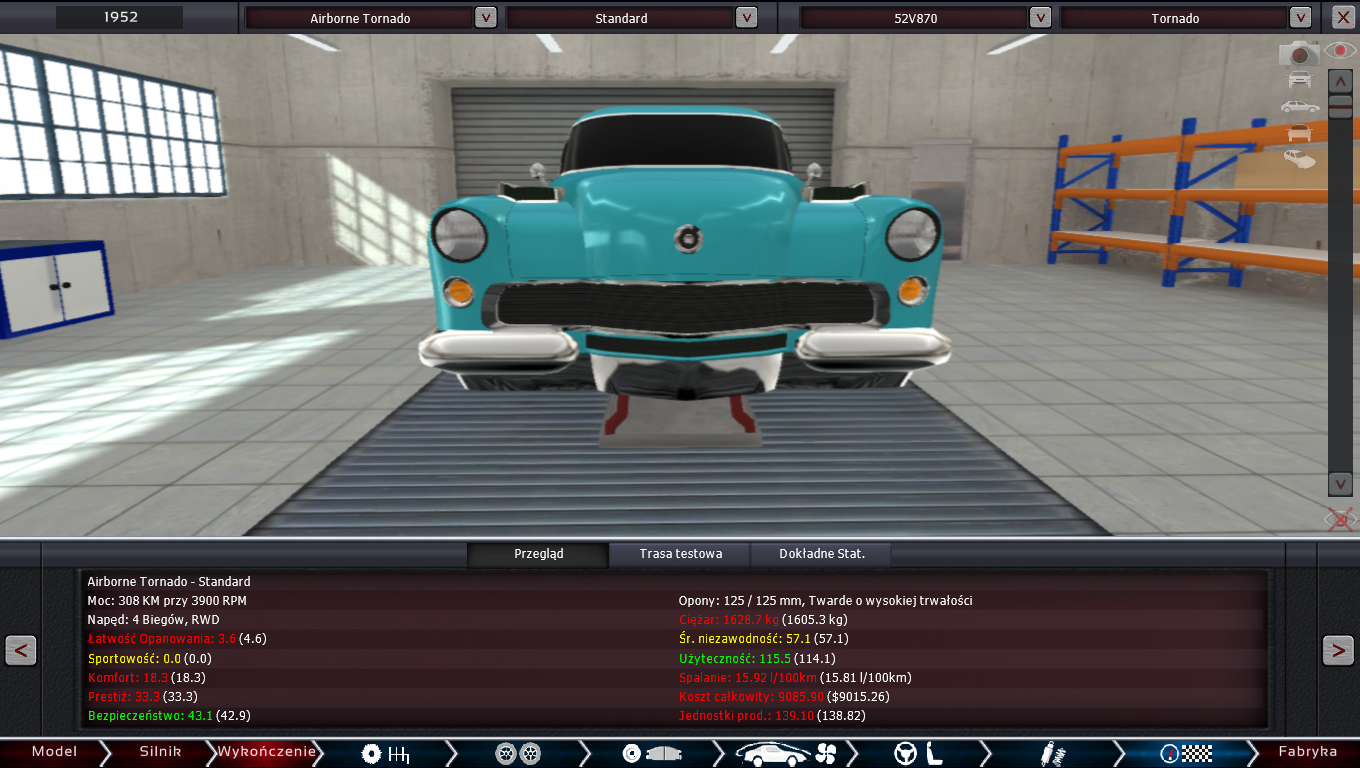Switch to the Trasa testowa tab
The image size is (1360, 768).
(x=680, y=553)
